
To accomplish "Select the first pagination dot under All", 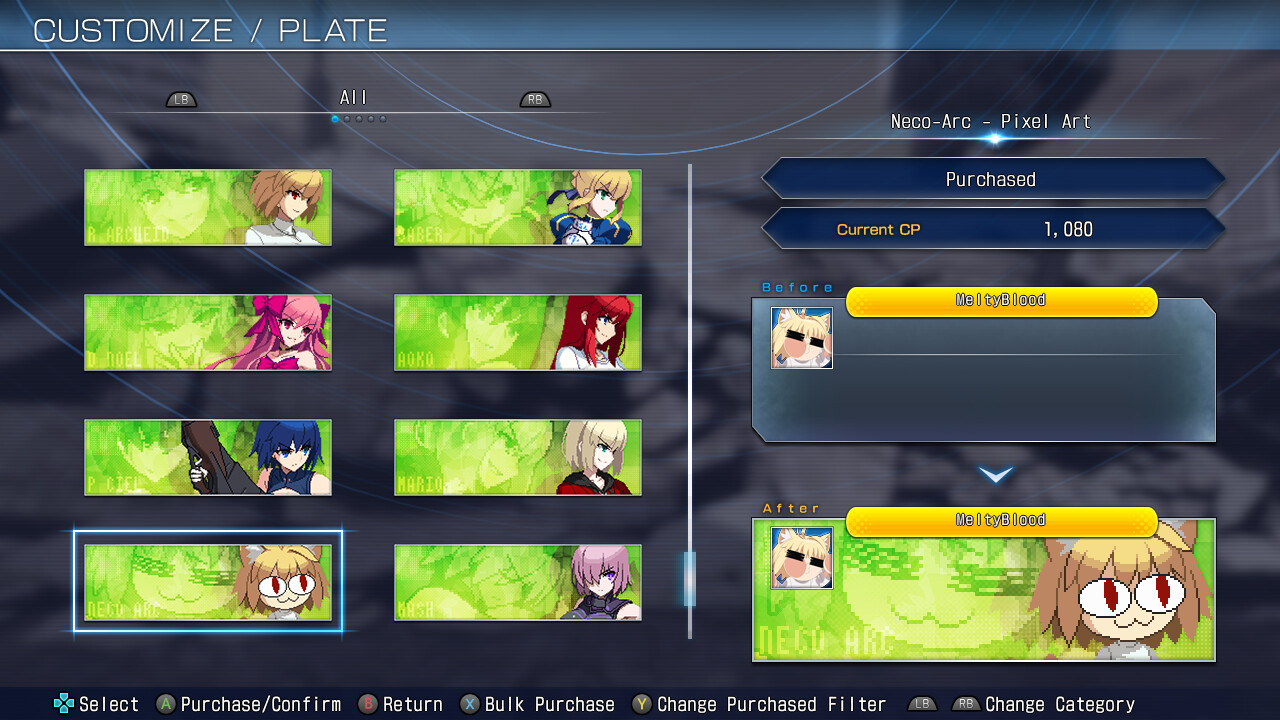I will tap(333, 118).
